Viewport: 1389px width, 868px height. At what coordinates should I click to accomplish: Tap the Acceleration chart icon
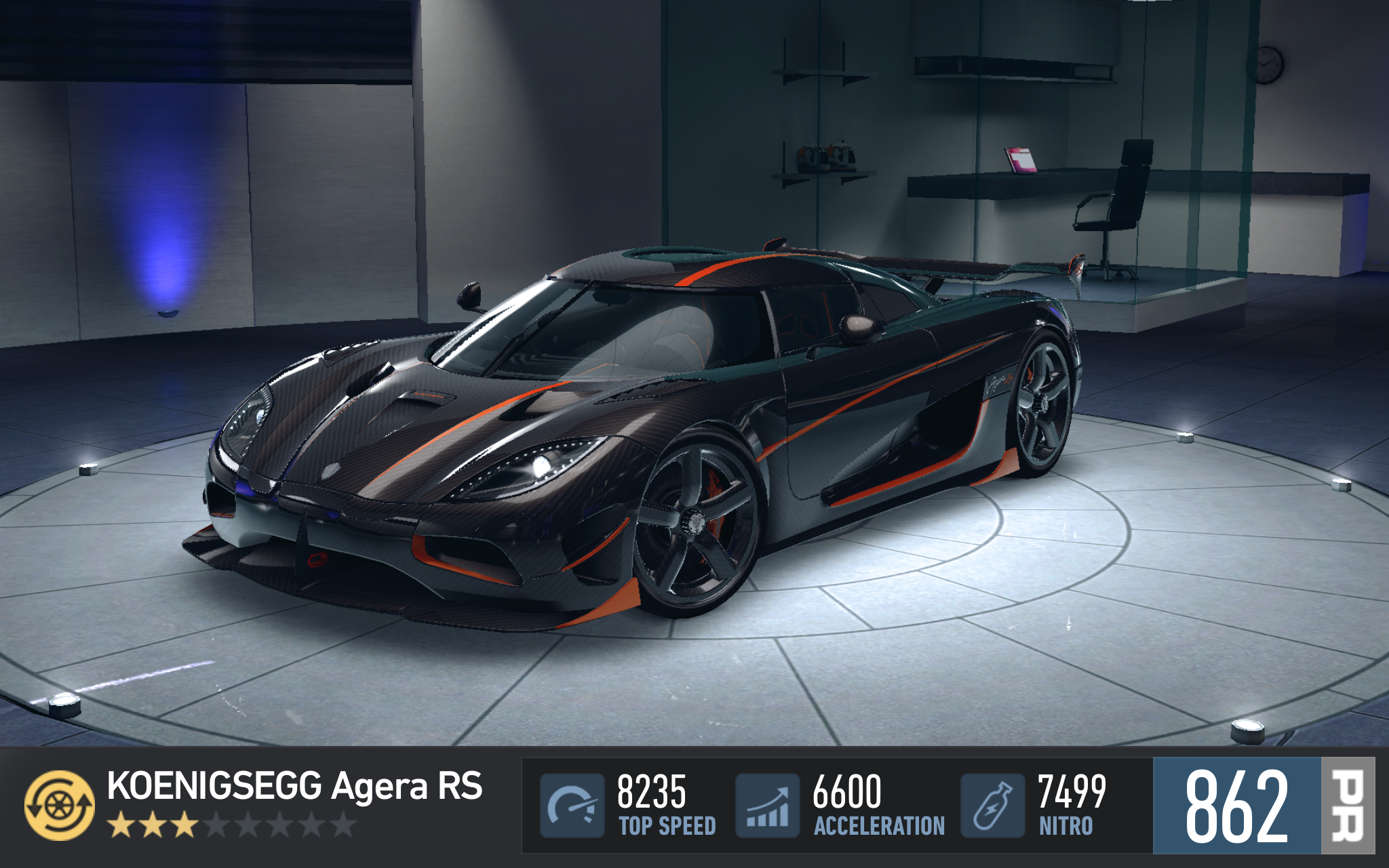[x=767, y=805]
